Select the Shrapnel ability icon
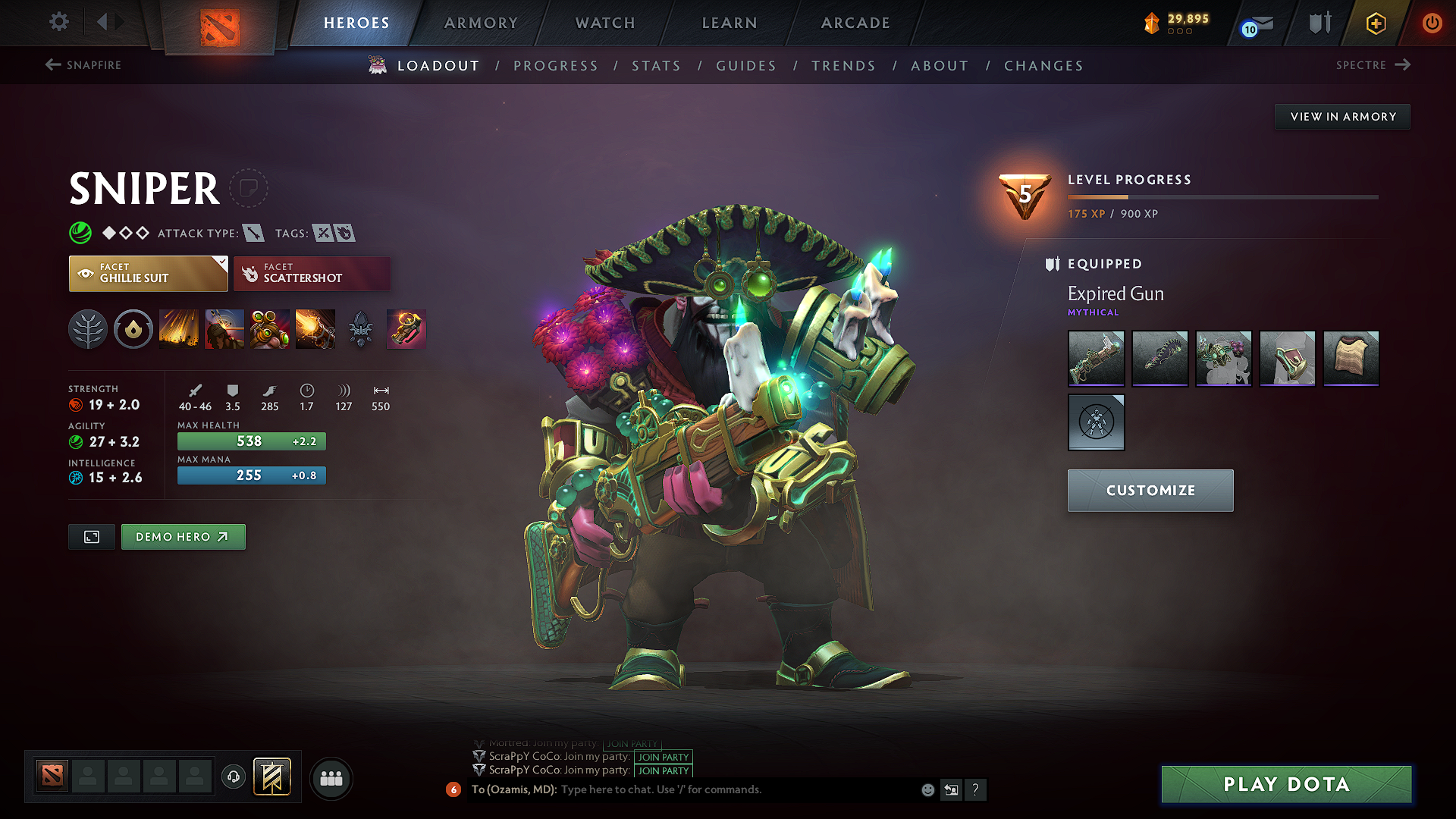Screen dimensions: 1456x819 tap(178, 329)
